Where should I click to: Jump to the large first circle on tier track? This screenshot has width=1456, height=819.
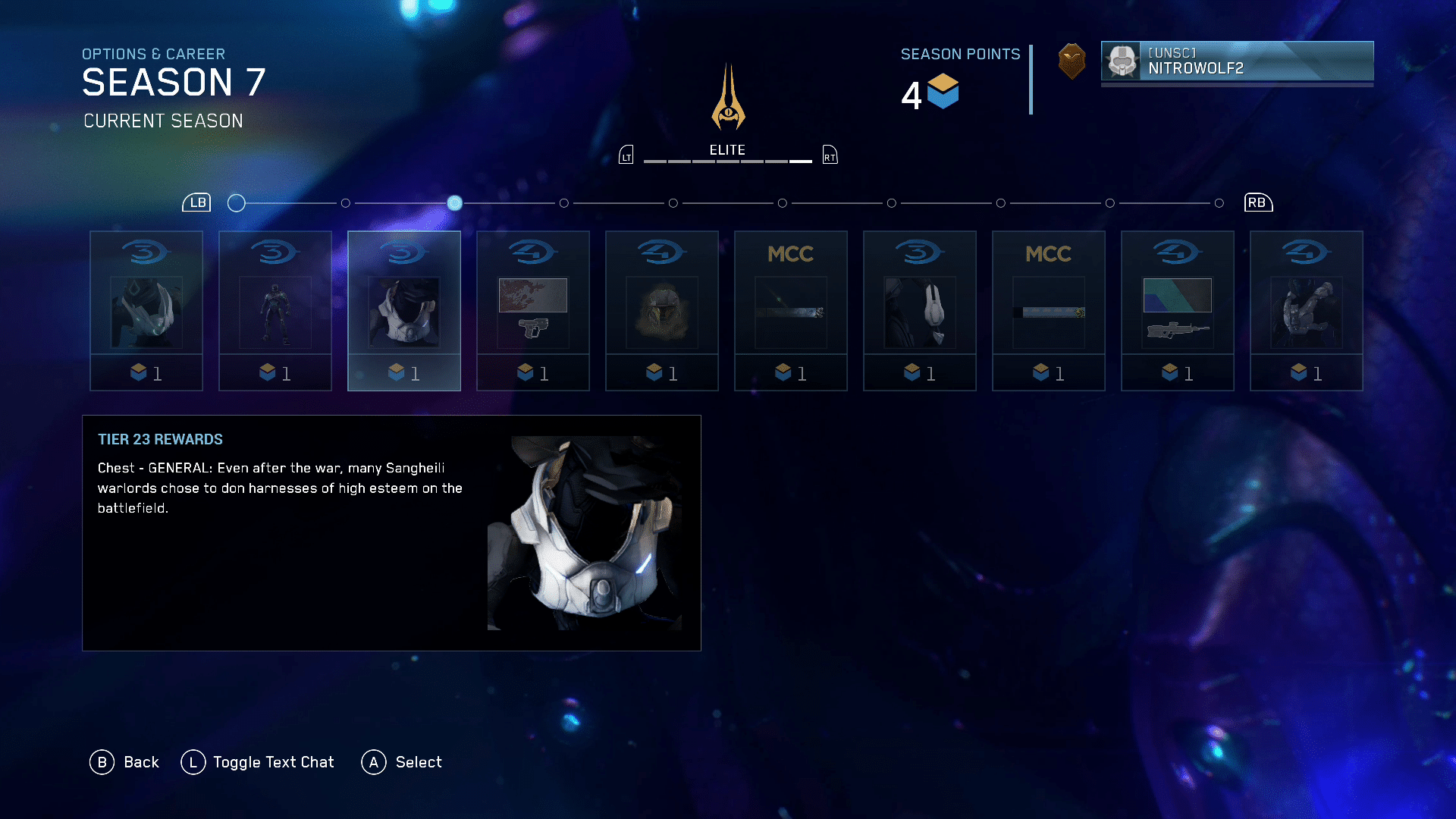[237, 202]
